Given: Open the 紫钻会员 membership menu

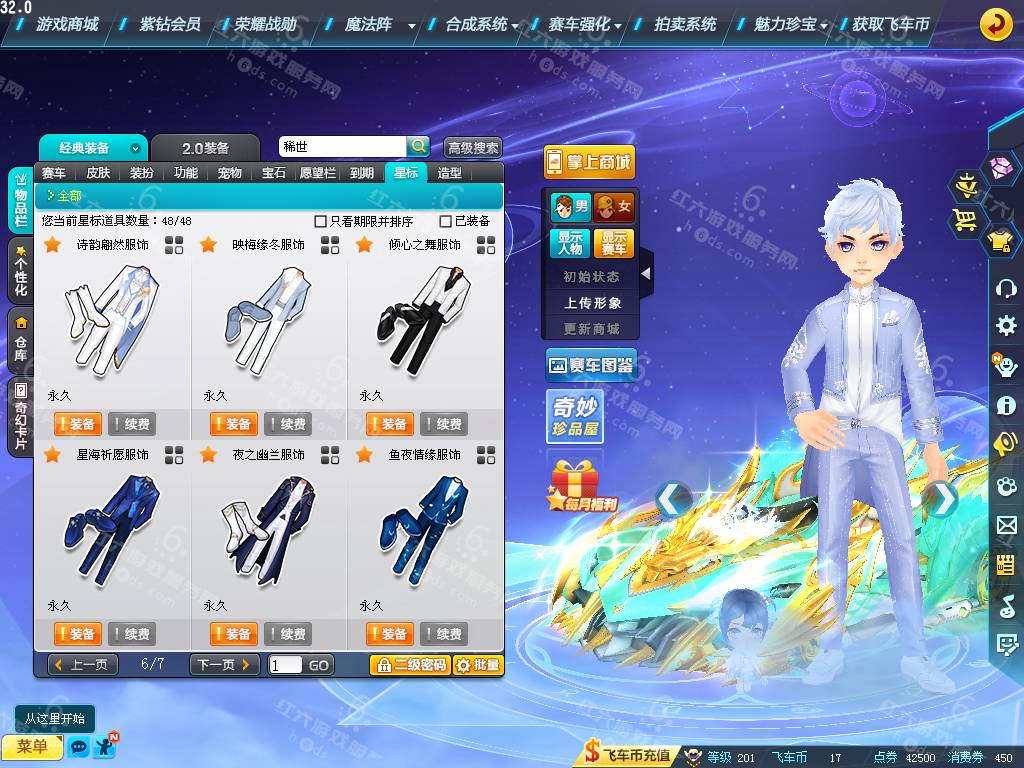Looking at the screenshot, I should click(x=170, y=24).
